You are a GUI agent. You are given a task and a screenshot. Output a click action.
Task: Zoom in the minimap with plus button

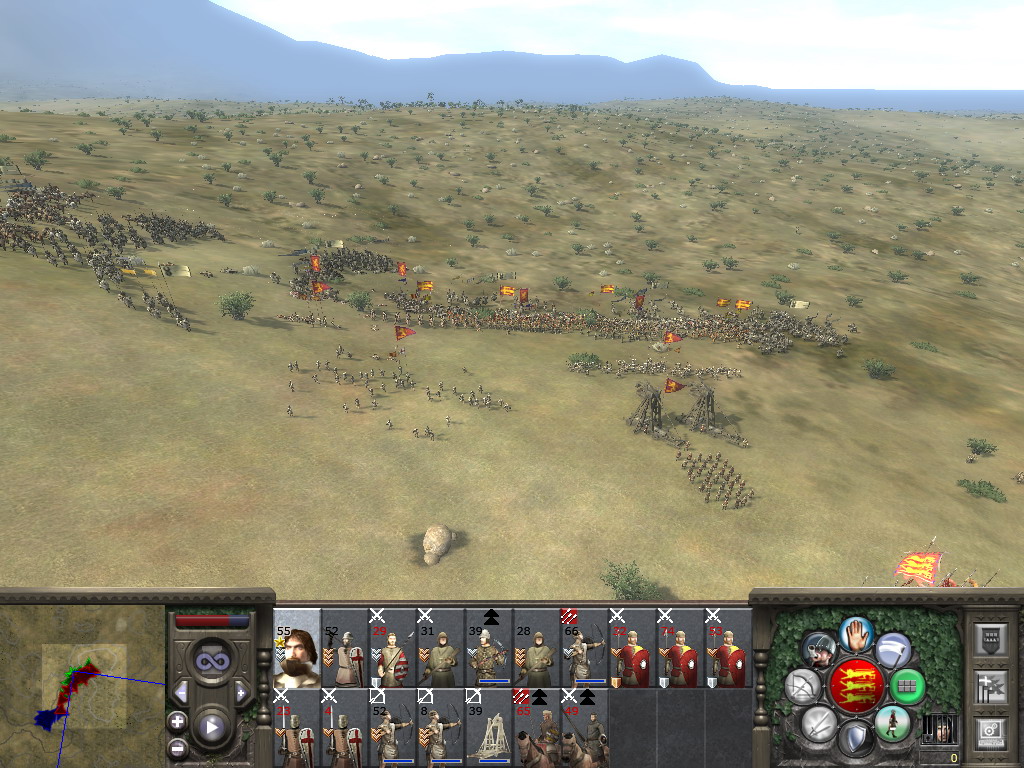click(177, 721)
